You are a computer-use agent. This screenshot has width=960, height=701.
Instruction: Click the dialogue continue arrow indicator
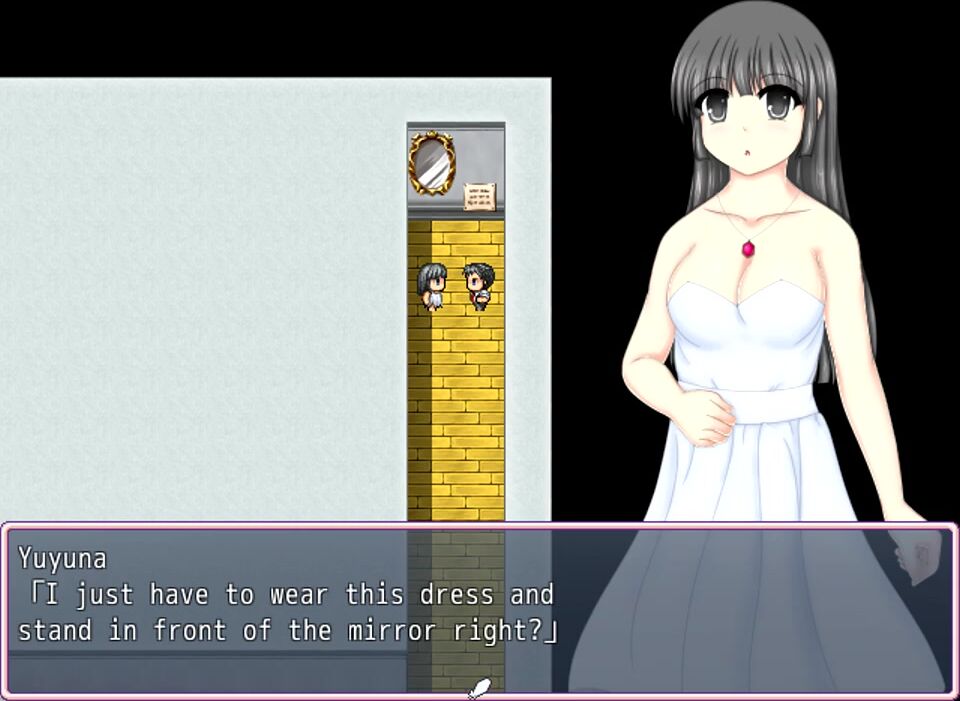click(480, 688)
